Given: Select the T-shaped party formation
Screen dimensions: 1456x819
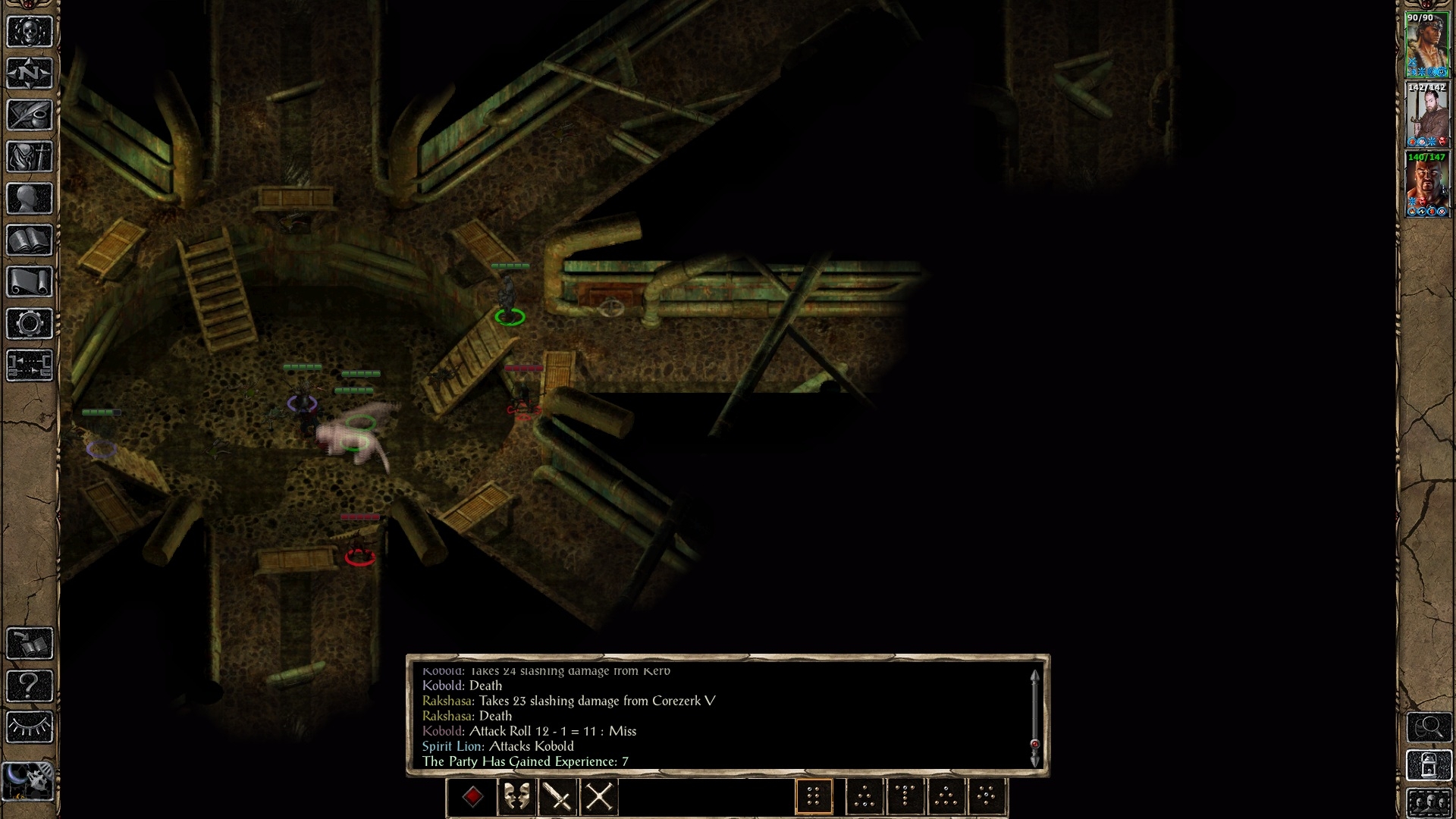Looking at the screenshot, I should [x=905, y=797].
